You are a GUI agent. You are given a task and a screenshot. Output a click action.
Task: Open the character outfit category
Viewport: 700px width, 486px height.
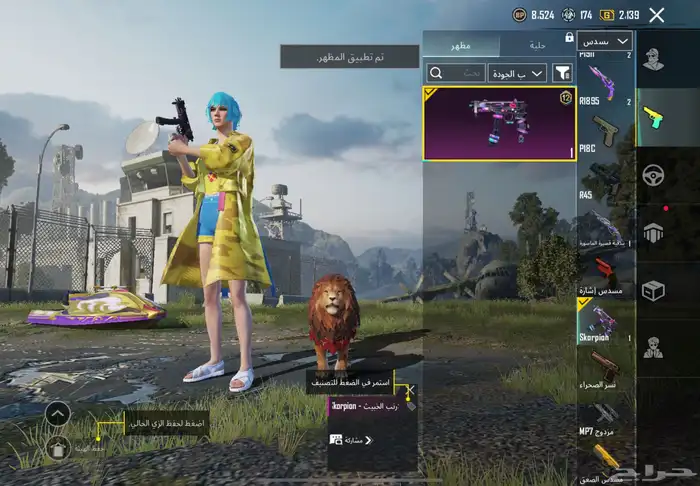coord(653,60)
